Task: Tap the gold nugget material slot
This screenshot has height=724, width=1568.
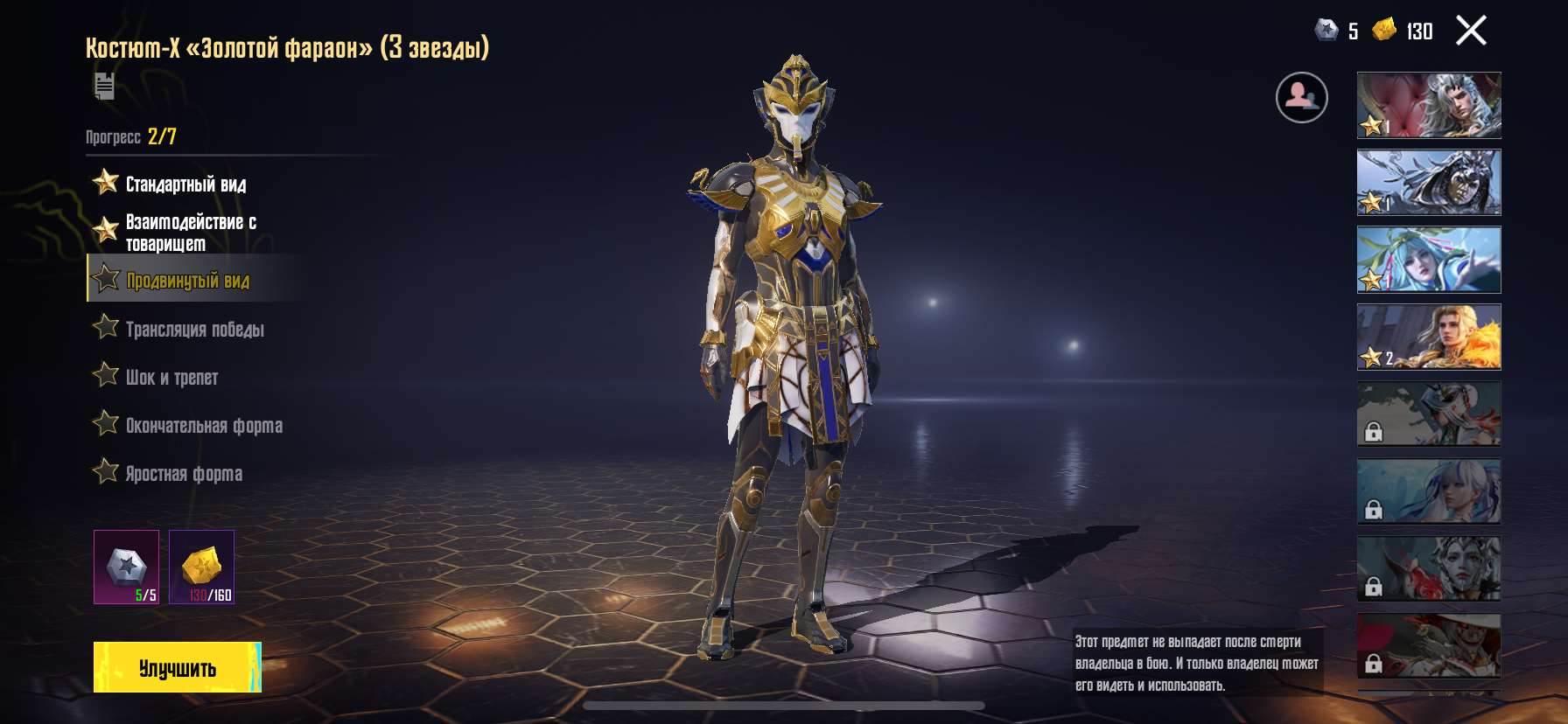Action: (201, 567)
